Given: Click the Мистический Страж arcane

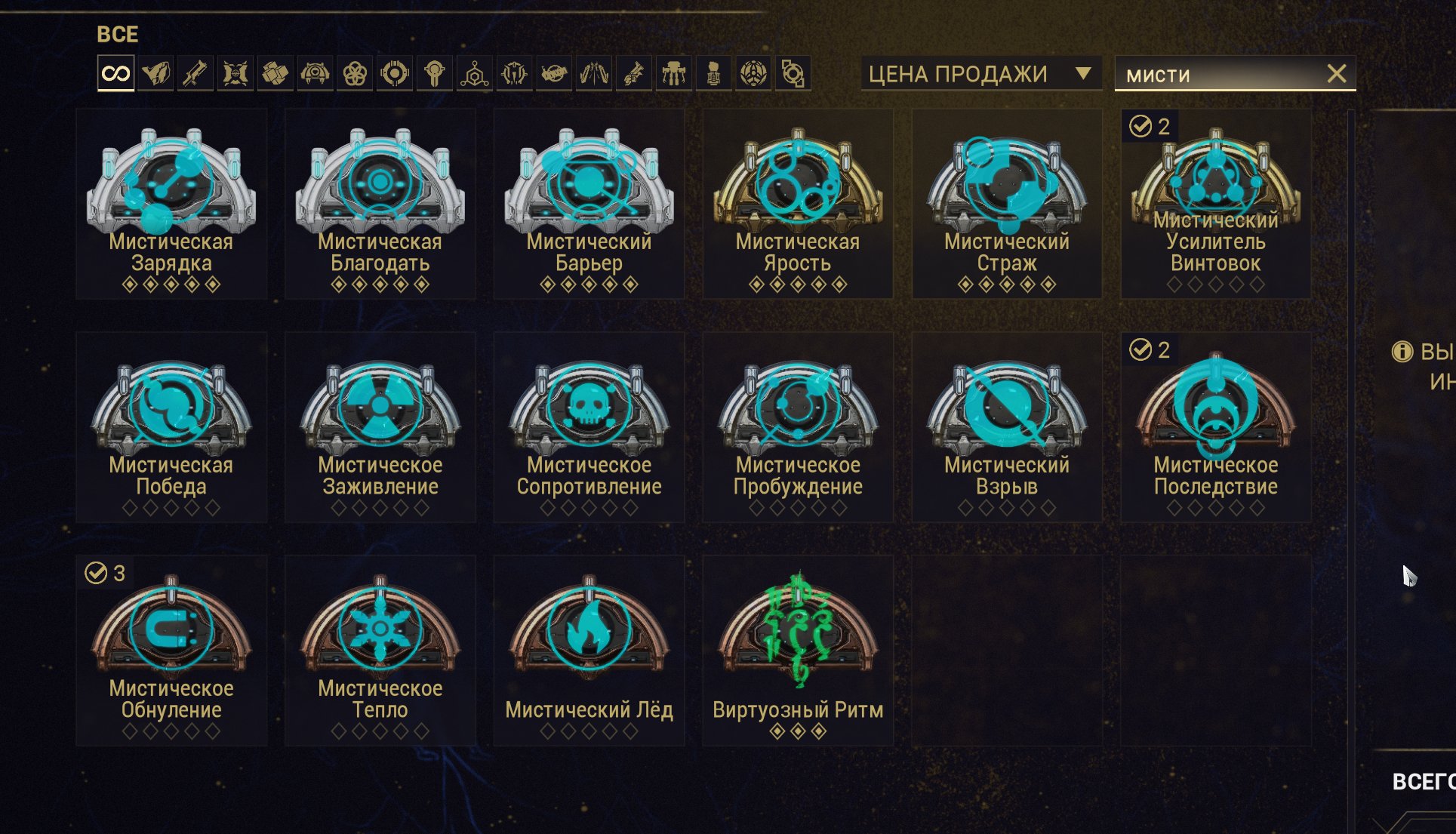Looking at the screenshot, I should tap(1007, 204).
